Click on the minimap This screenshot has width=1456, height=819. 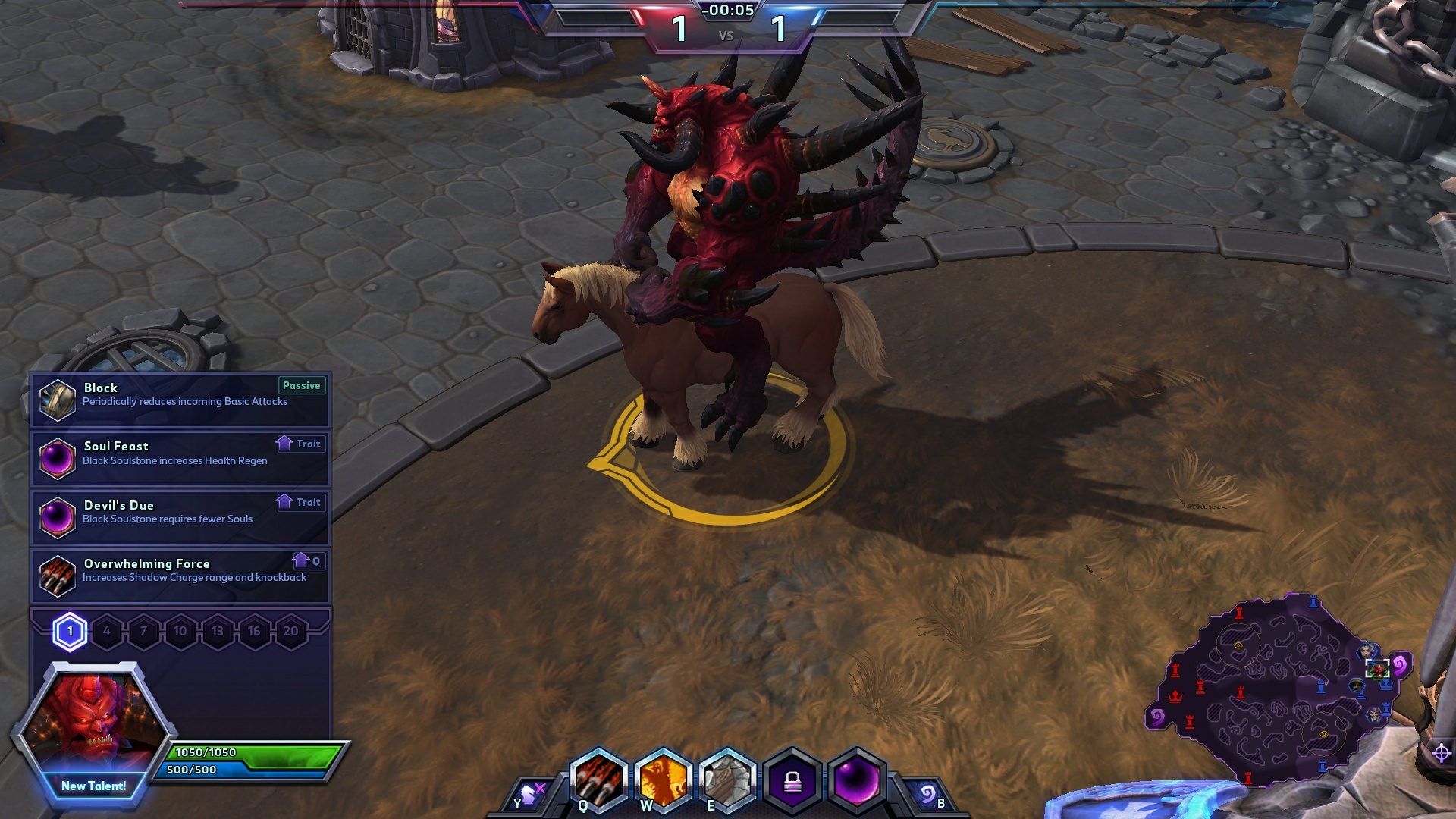click(1274, 690)
